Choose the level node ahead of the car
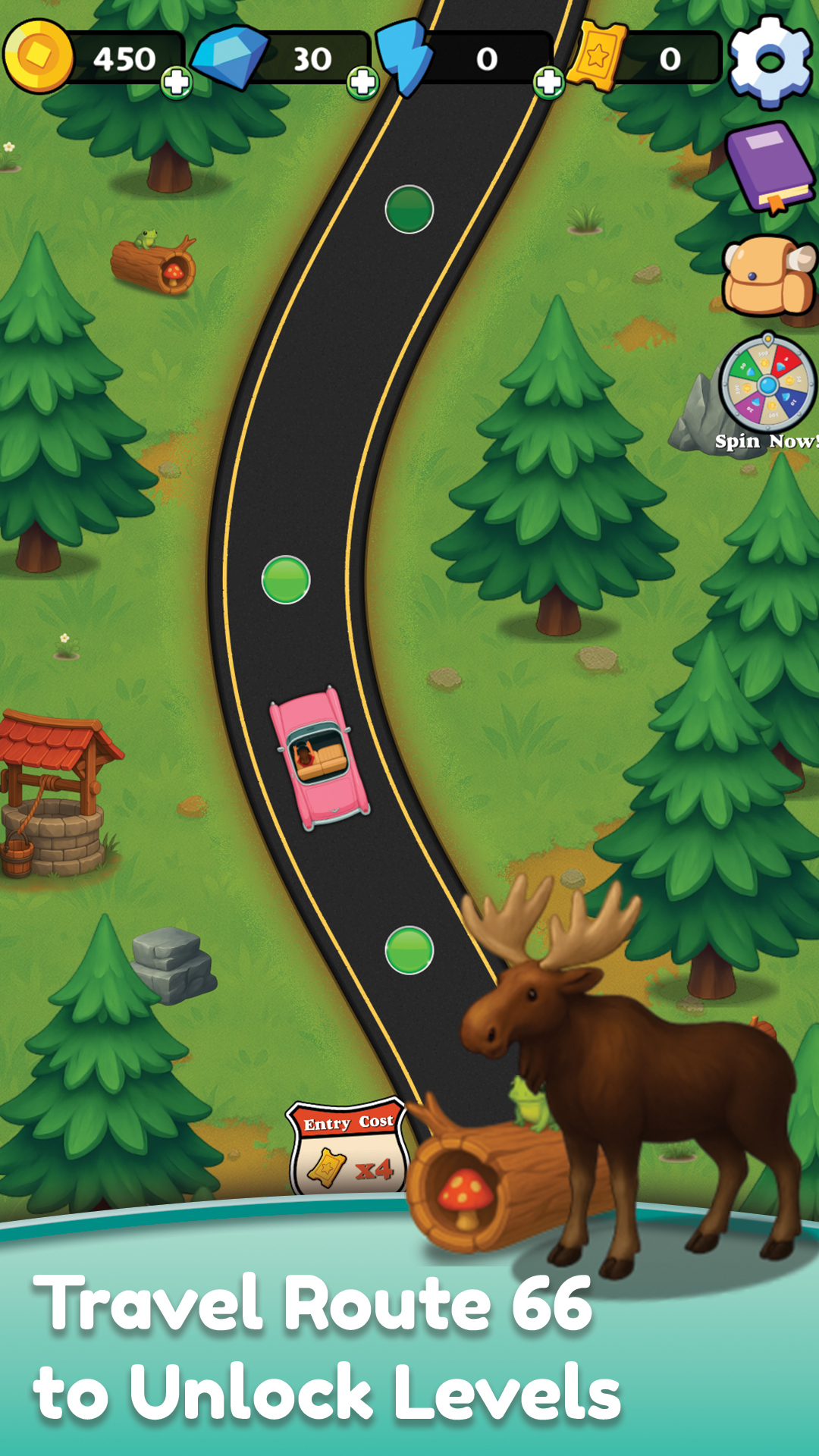Viewport: 819px width, 1456px height. (x=286, y=580)
